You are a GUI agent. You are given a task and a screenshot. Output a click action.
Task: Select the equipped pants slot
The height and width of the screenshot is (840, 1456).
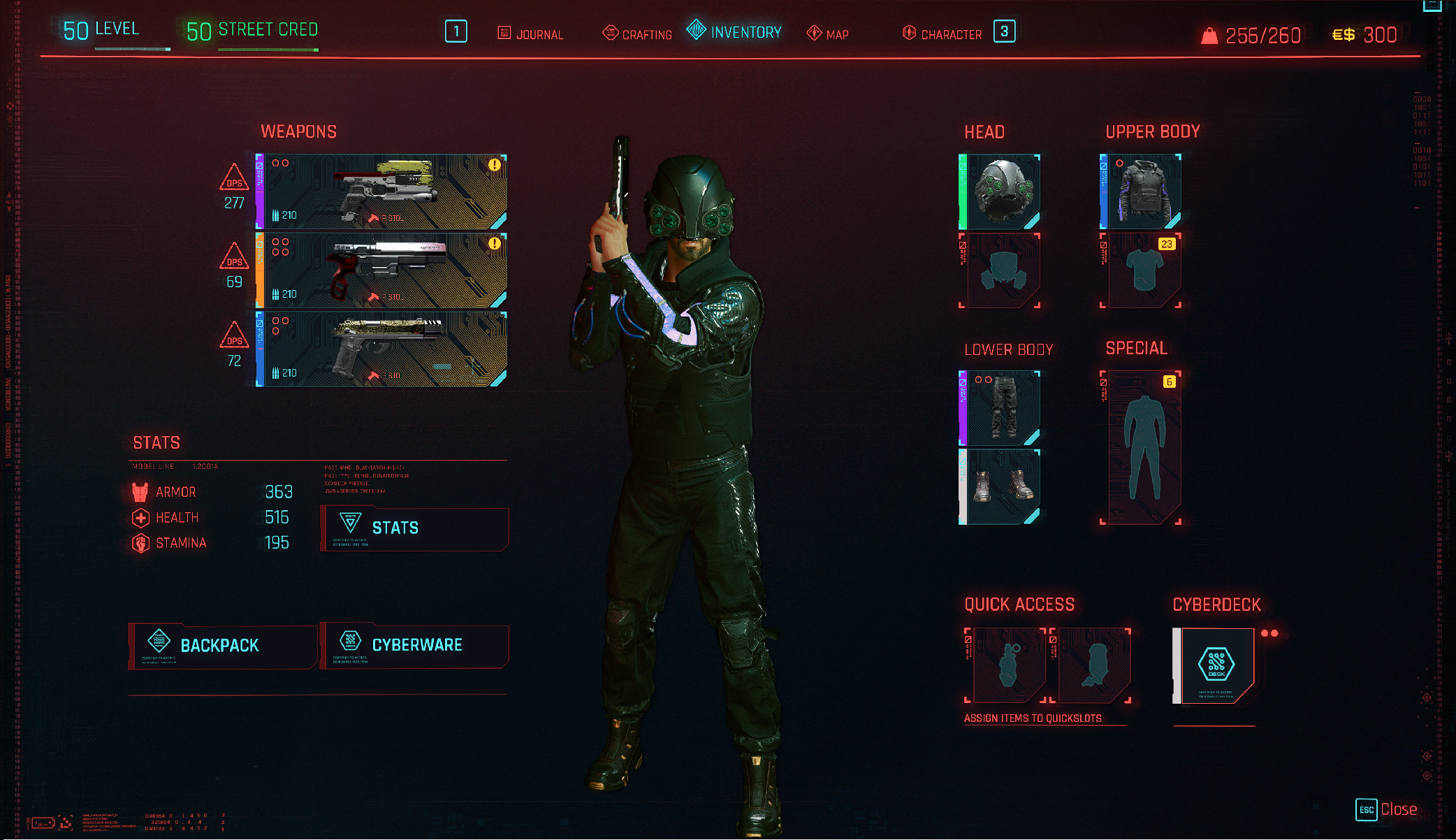click(1000, 409)
